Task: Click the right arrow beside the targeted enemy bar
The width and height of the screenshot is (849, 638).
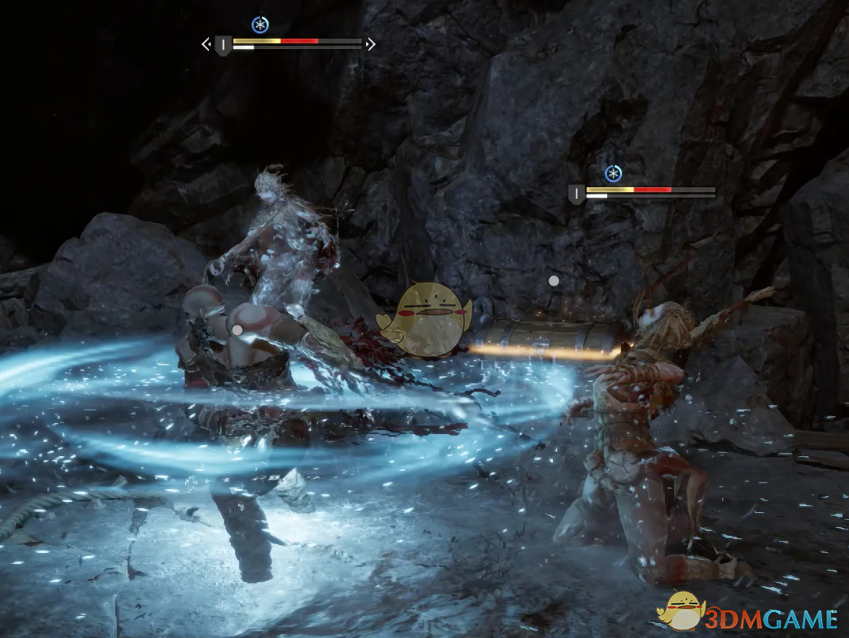Action: [371, 44]
